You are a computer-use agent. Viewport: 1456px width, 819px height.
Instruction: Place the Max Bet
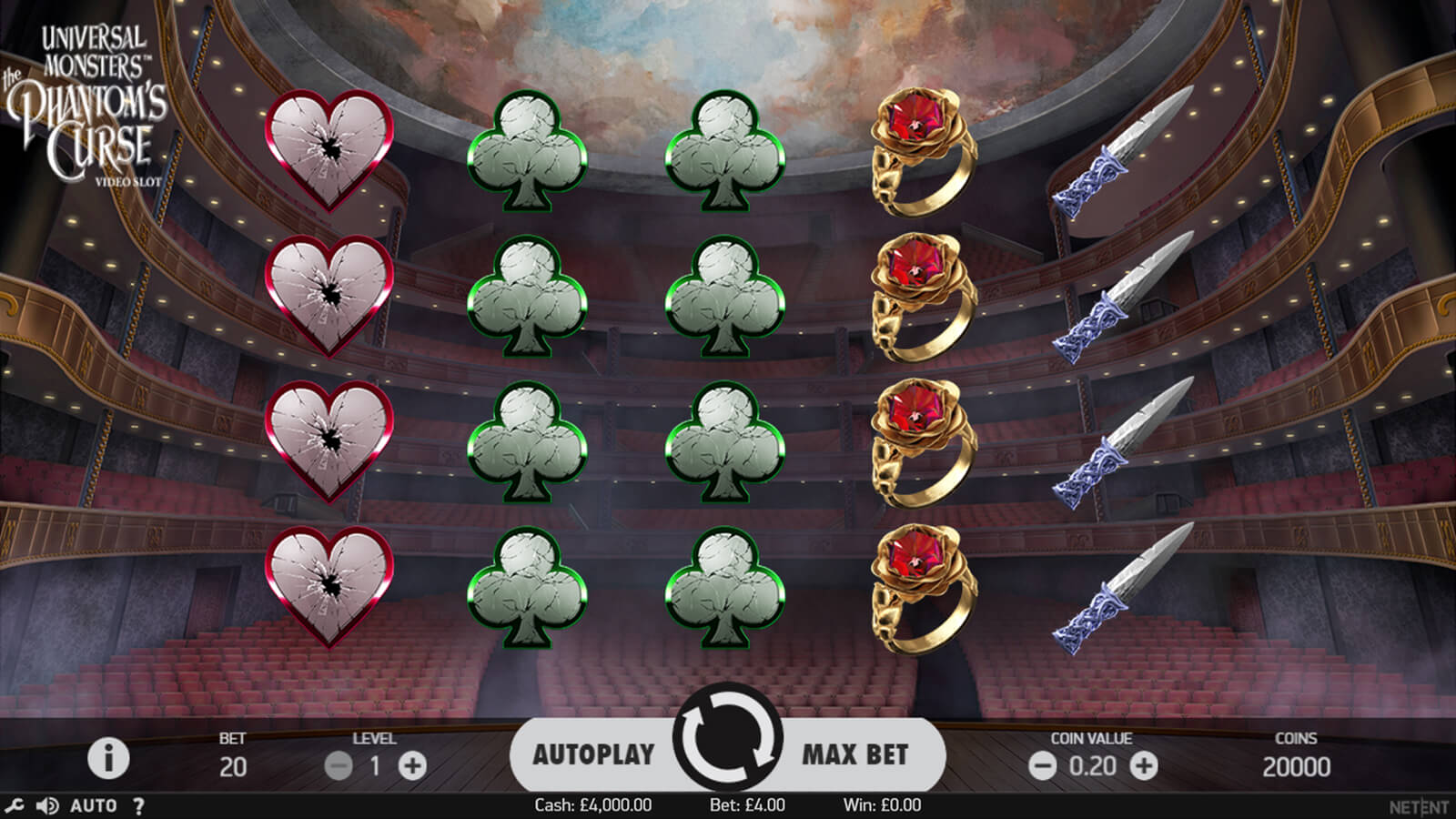854,754
